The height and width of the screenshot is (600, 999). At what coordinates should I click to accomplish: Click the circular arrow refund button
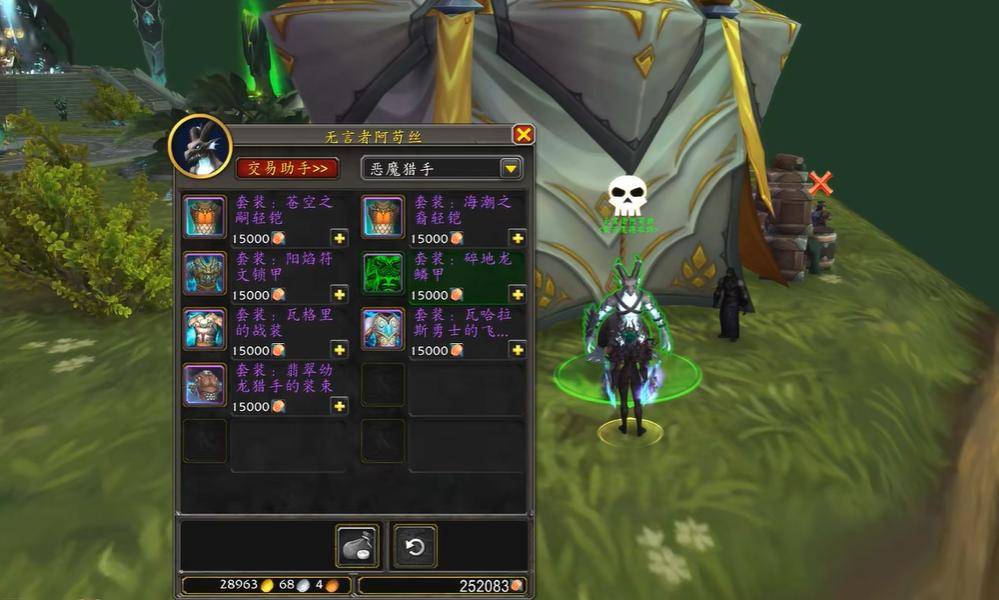[414, 546]
